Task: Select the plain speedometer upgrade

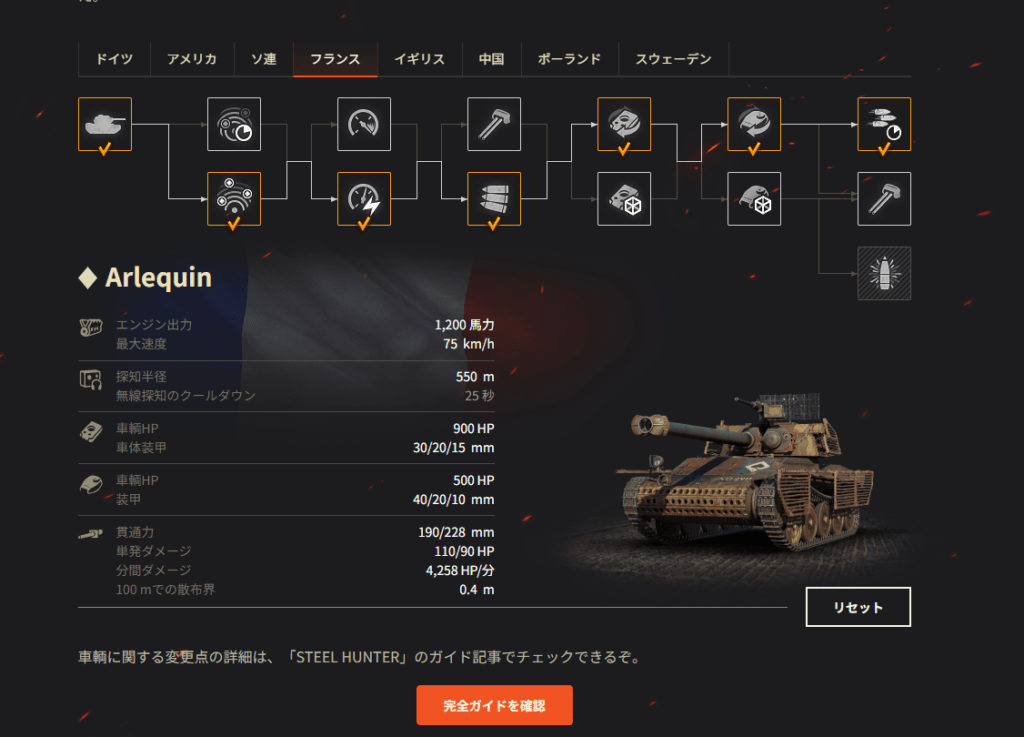Action: 364,124
